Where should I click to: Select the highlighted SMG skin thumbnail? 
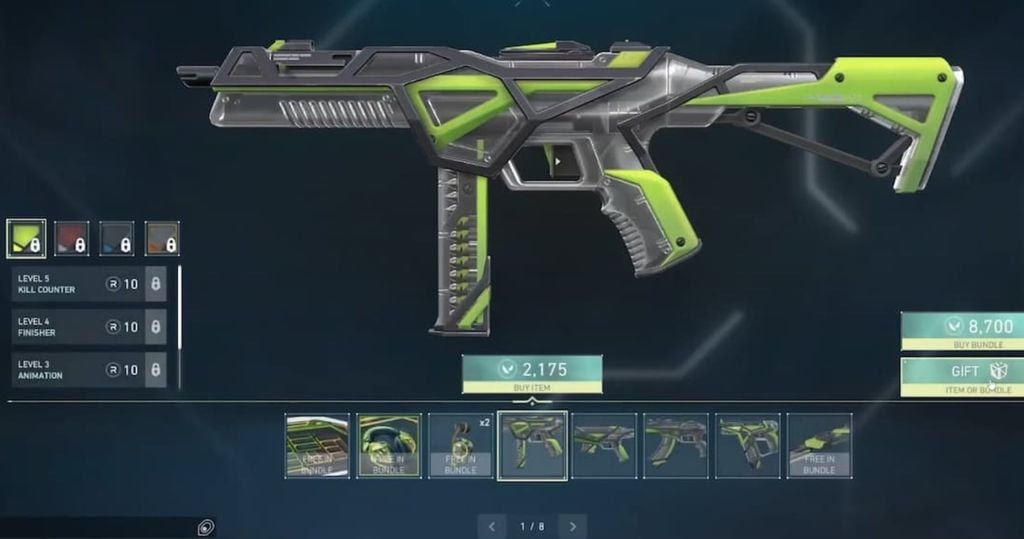532,445
